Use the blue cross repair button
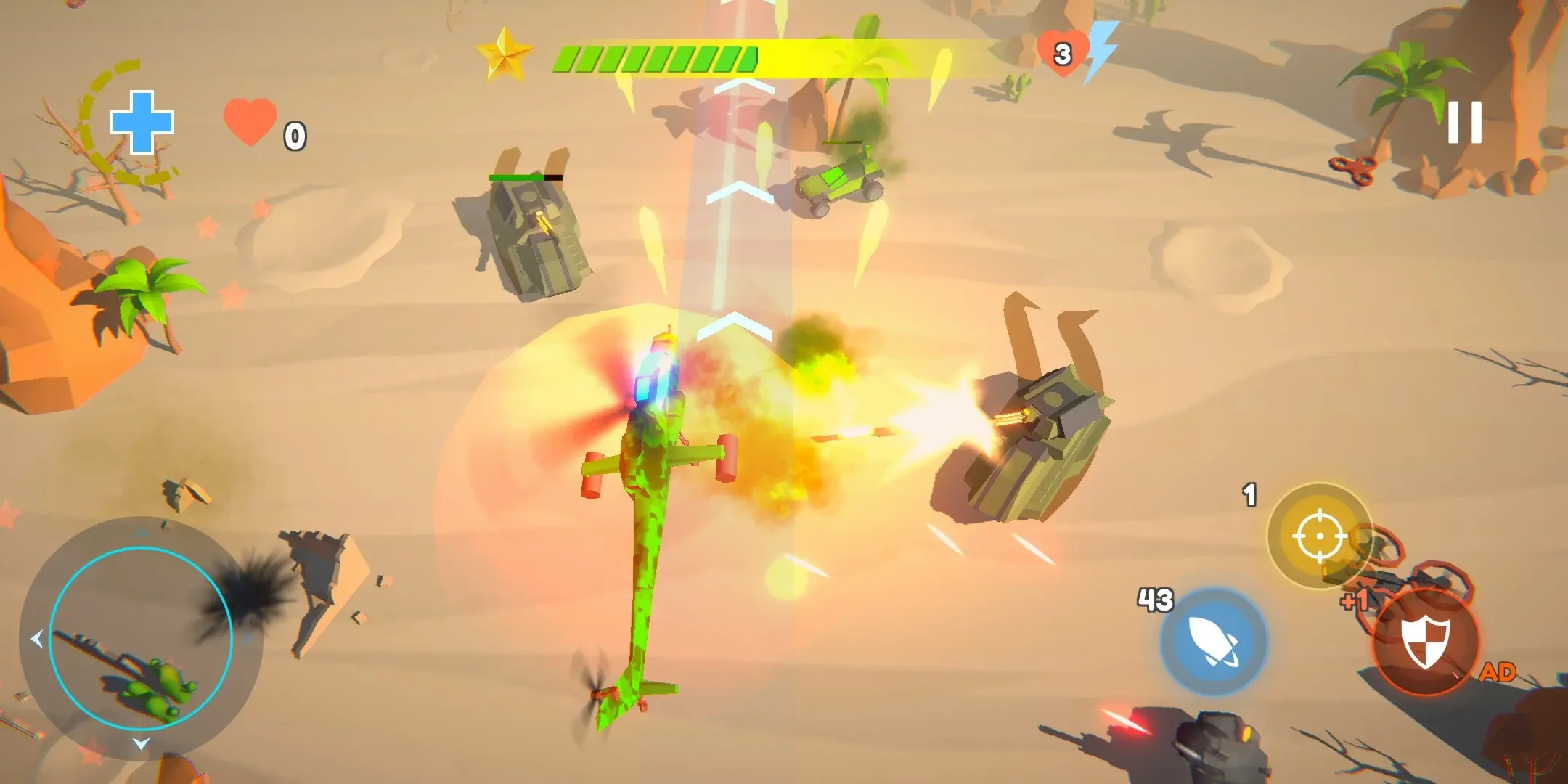The image size is (1568, 784). (x=142, y=122)
